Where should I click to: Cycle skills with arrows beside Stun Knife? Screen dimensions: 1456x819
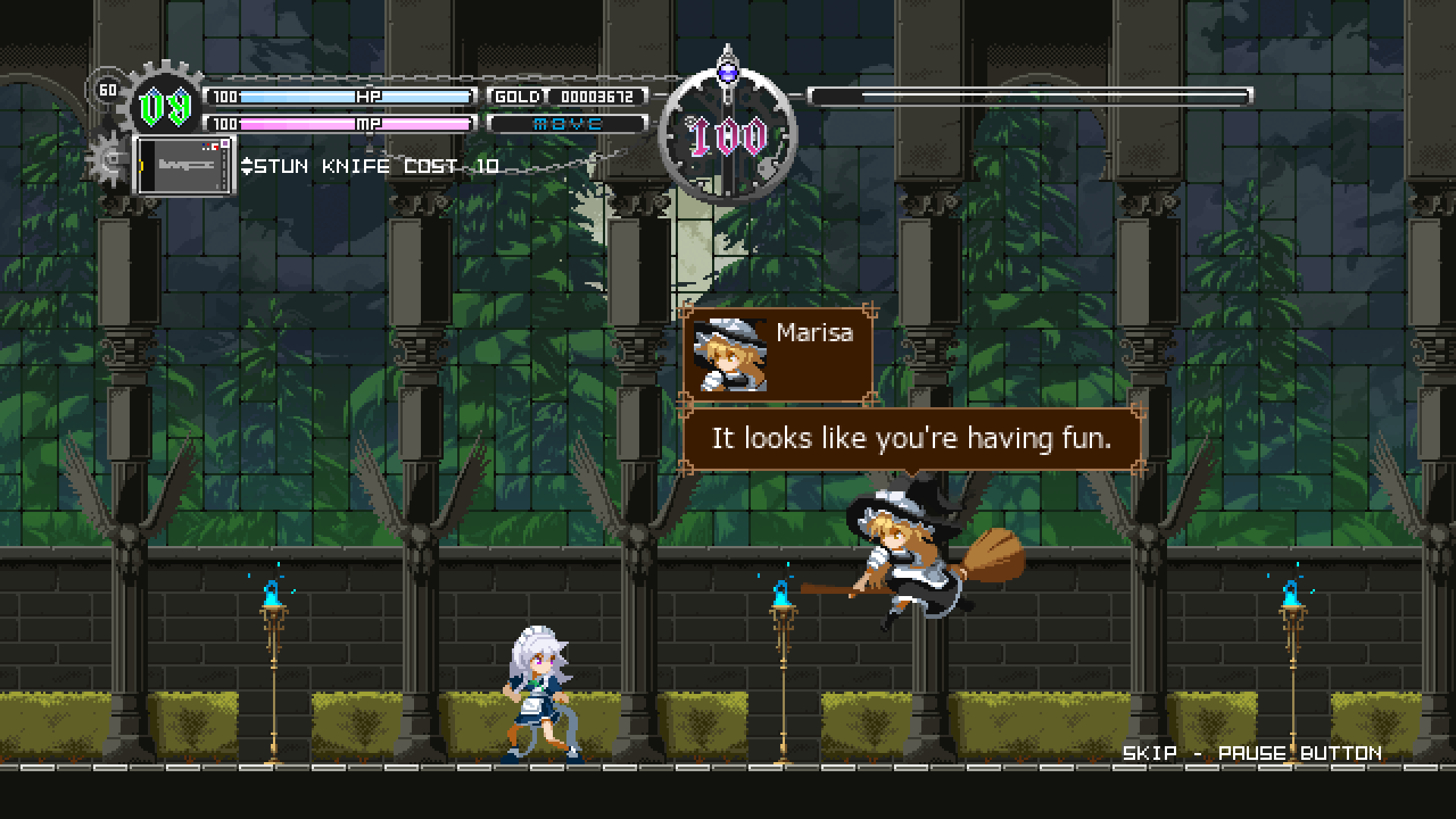(x=246, y=166)
